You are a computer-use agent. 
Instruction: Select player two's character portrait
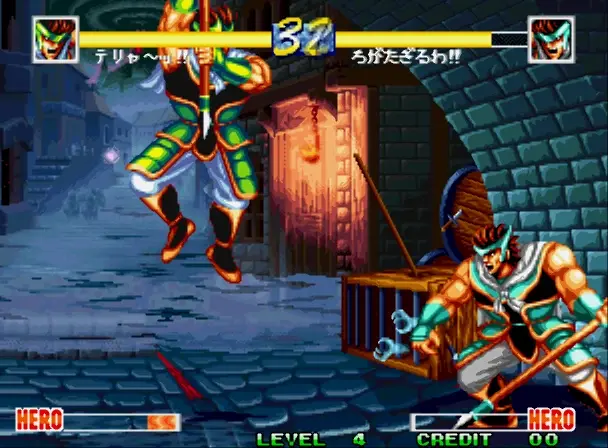pos(552,40)
